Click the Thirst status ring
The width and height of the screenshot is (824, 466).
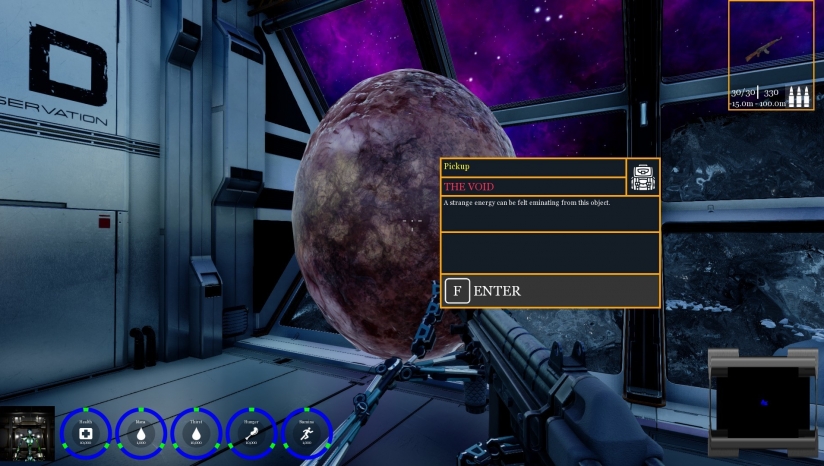pos(196,433)
